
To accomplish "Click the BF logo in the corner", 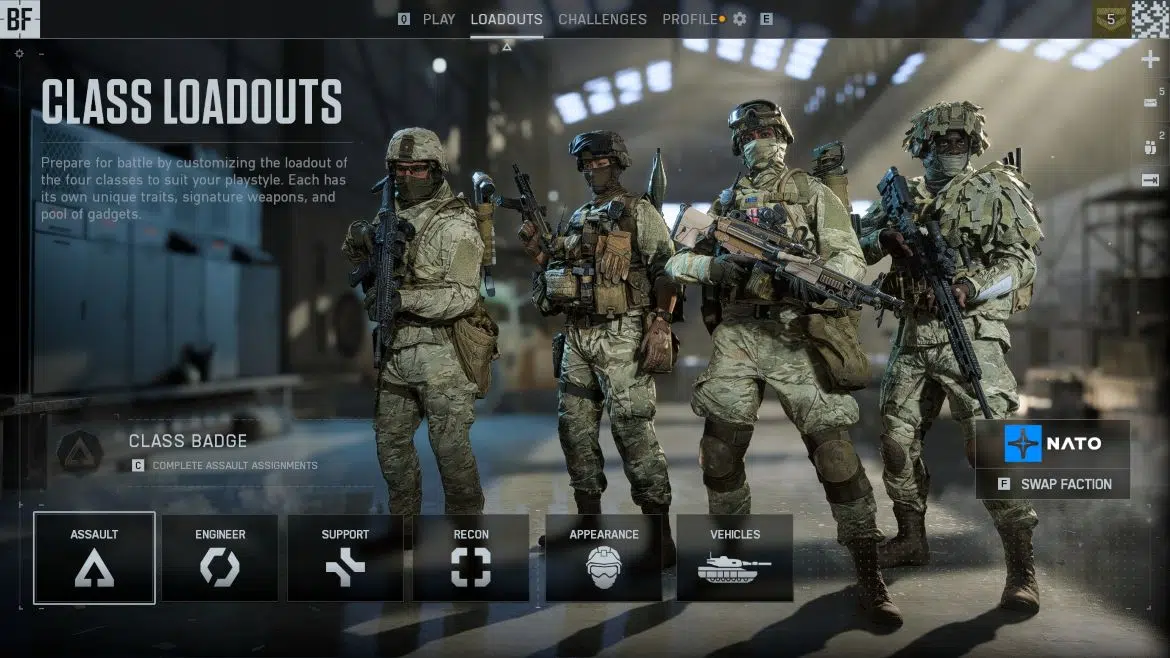I will [19, 18].
